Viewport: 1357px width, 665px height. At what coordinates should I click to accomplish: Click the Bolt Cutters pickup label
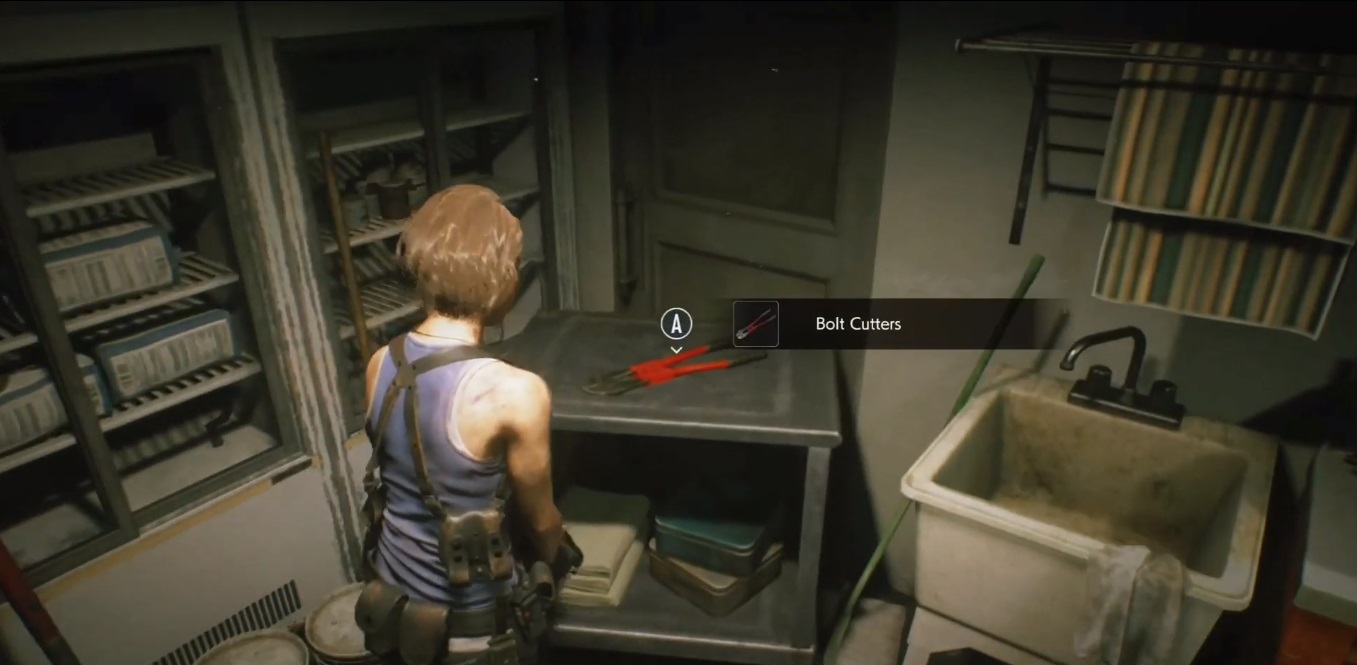coord(858,324)
